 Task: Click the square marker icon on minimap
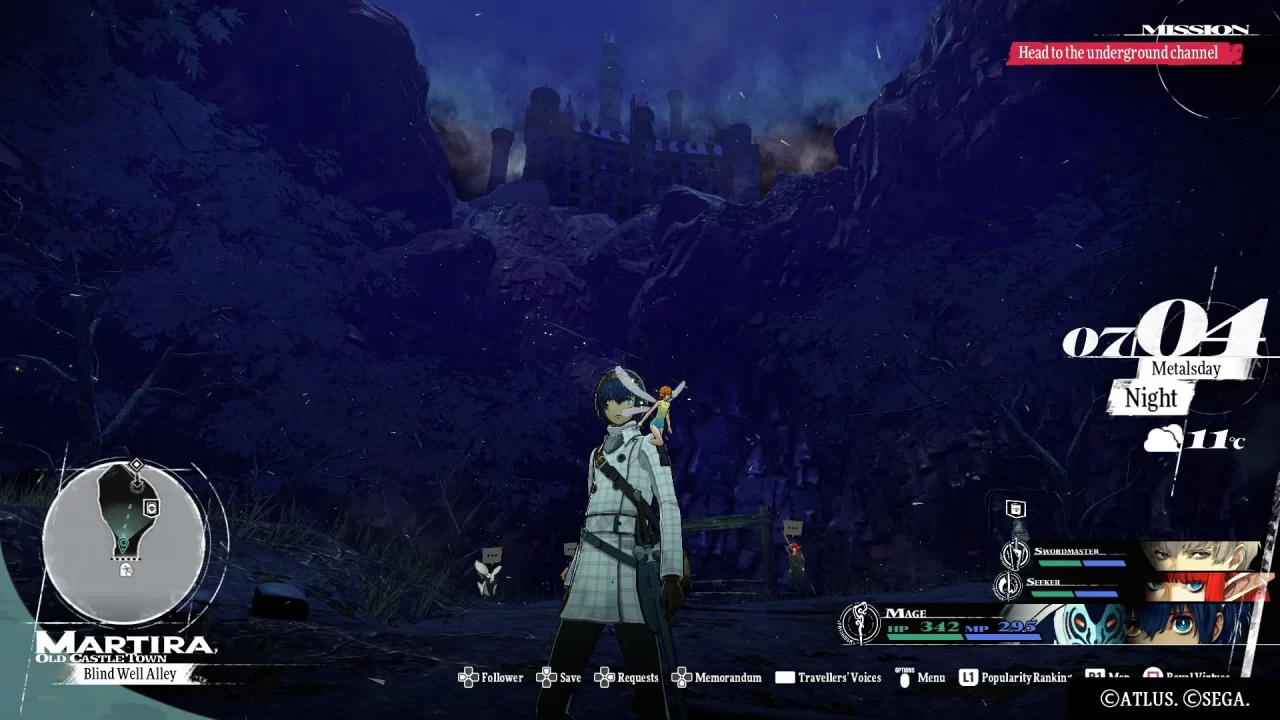pyautogui.click(x=151, y=508)
